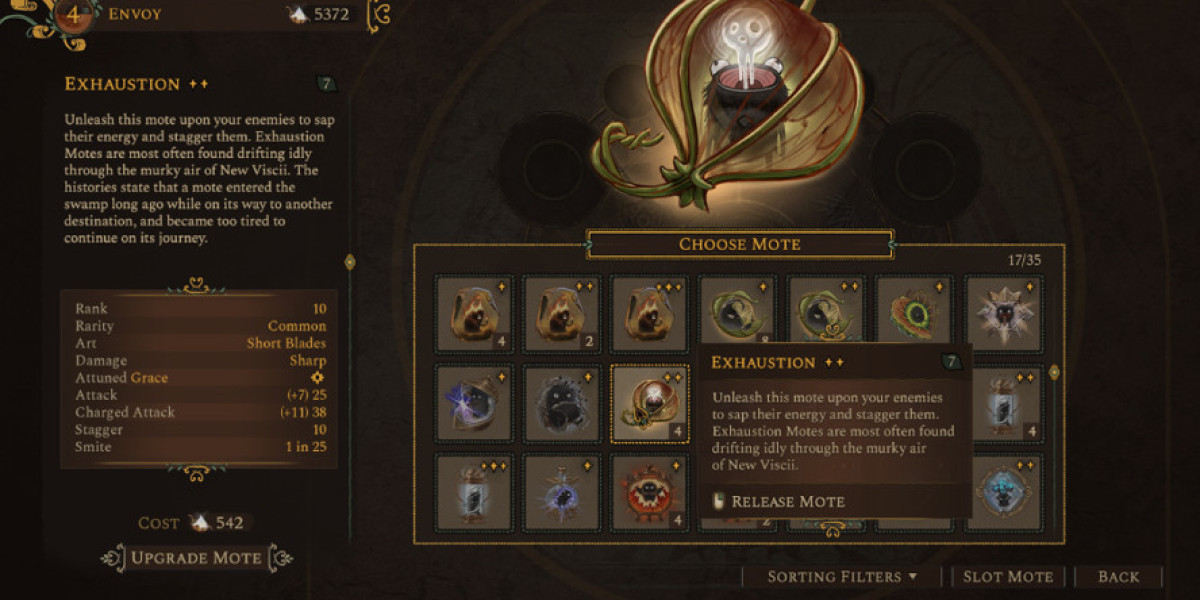Select the red toothy-mouth mote
Viewport: 1200px width, 600px height.
[650, 492]
